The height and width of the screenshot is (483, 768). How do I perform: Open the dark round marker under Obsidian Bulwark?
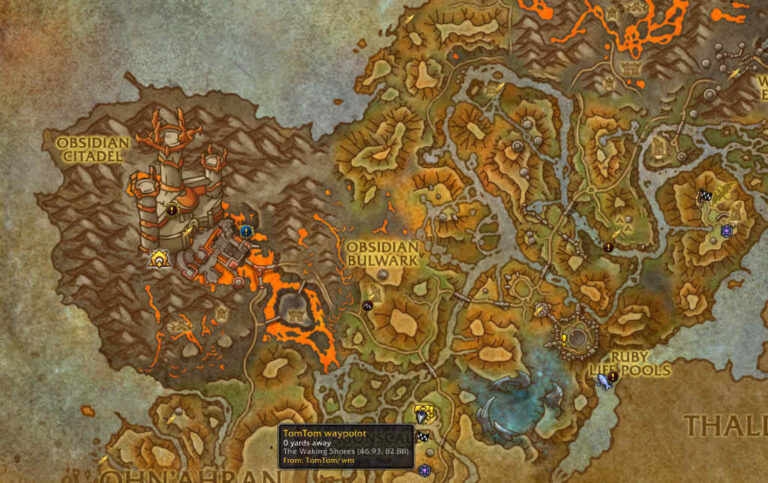tap(367, 304)
